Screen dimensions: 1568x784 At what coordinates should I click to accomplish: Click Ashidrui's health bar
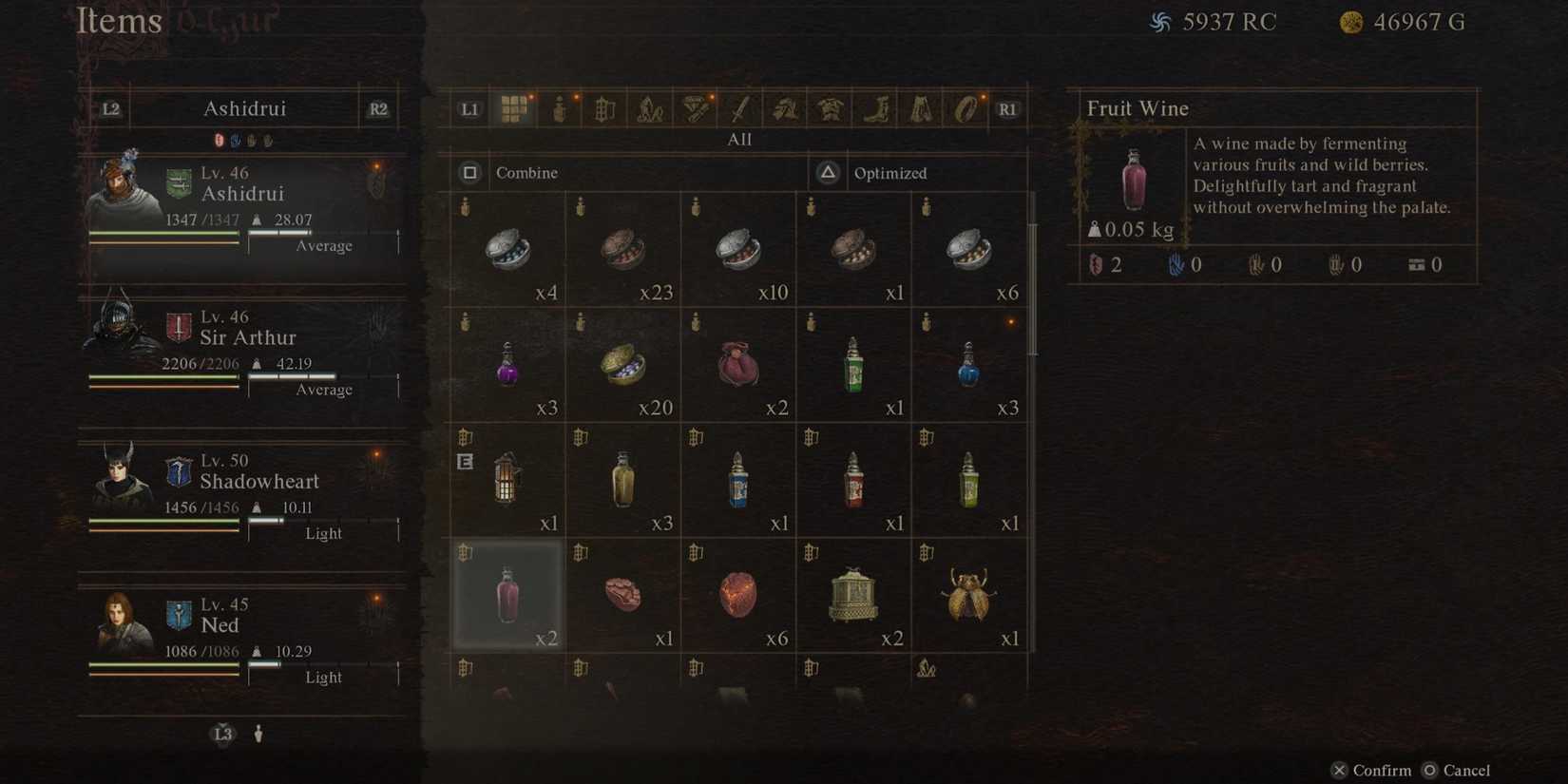pos(163,231)
